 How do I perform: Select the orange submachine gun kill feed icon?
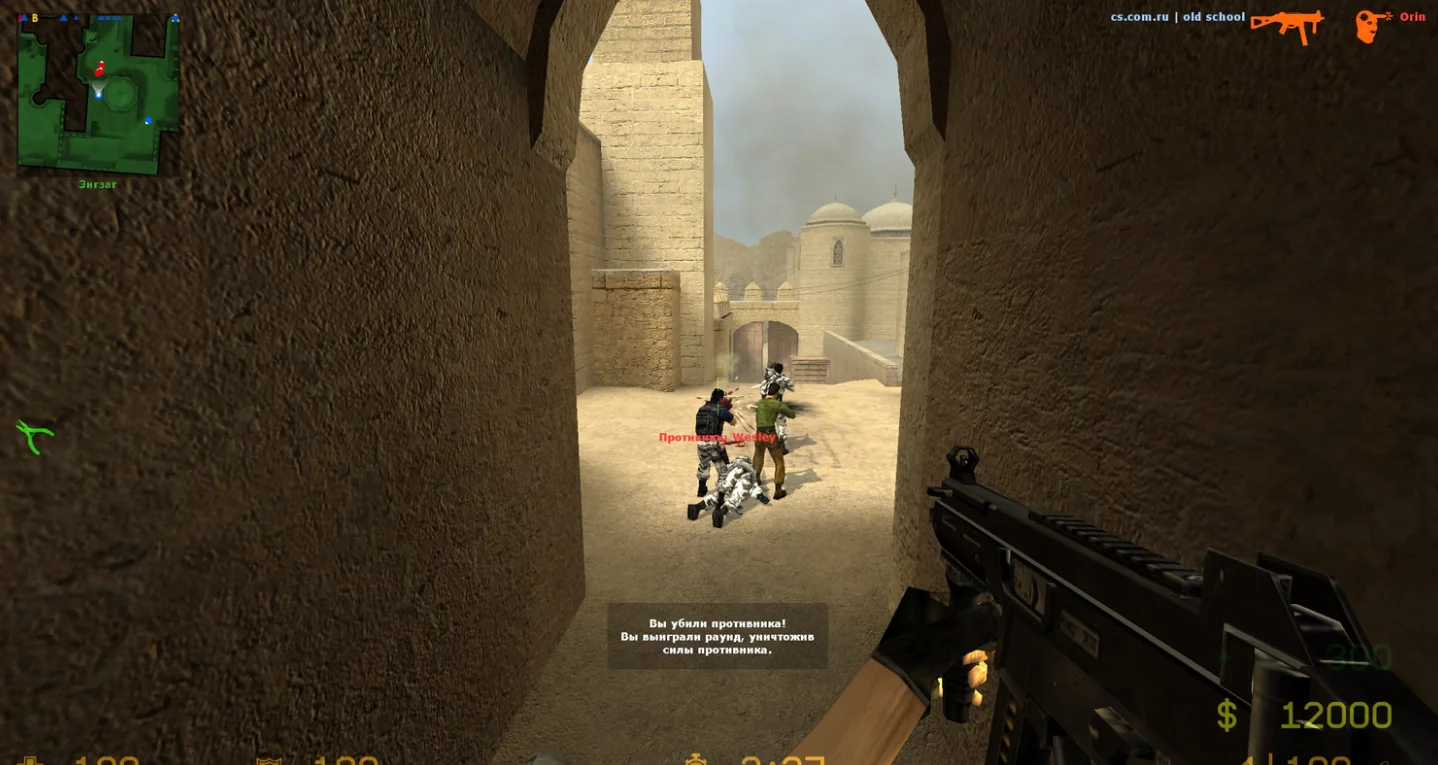(1287, 25)
